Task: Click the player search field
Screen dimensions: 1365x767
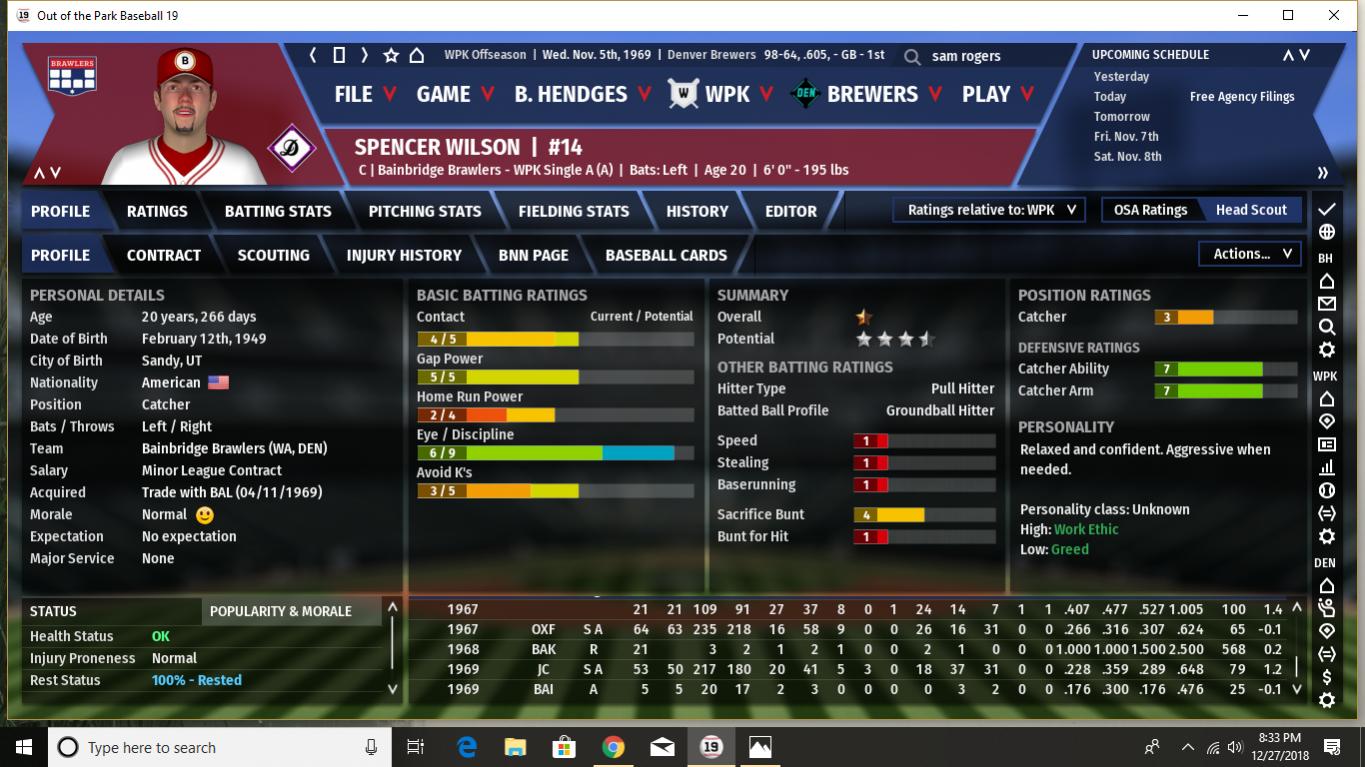Action: pos(990,56)
